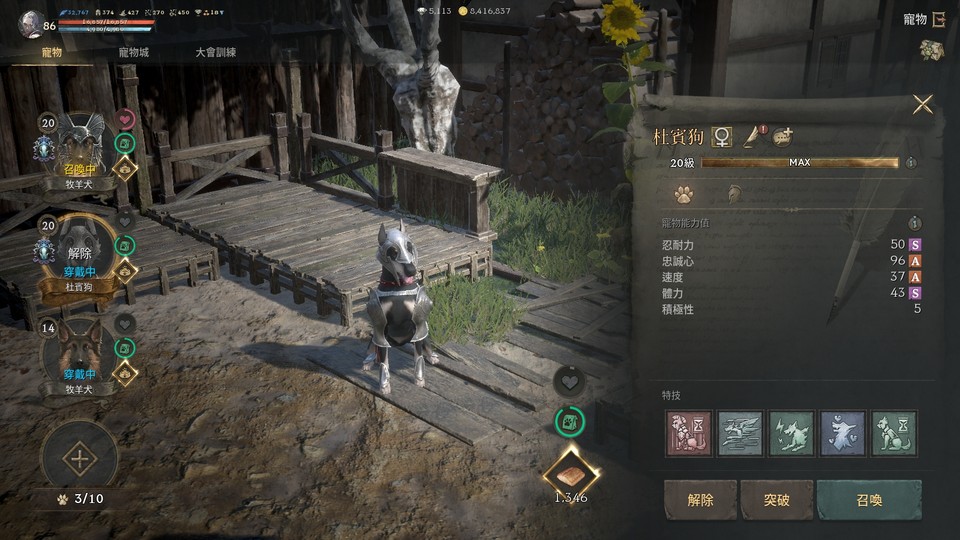Click the speech bubble plus icon

[782, 137]
